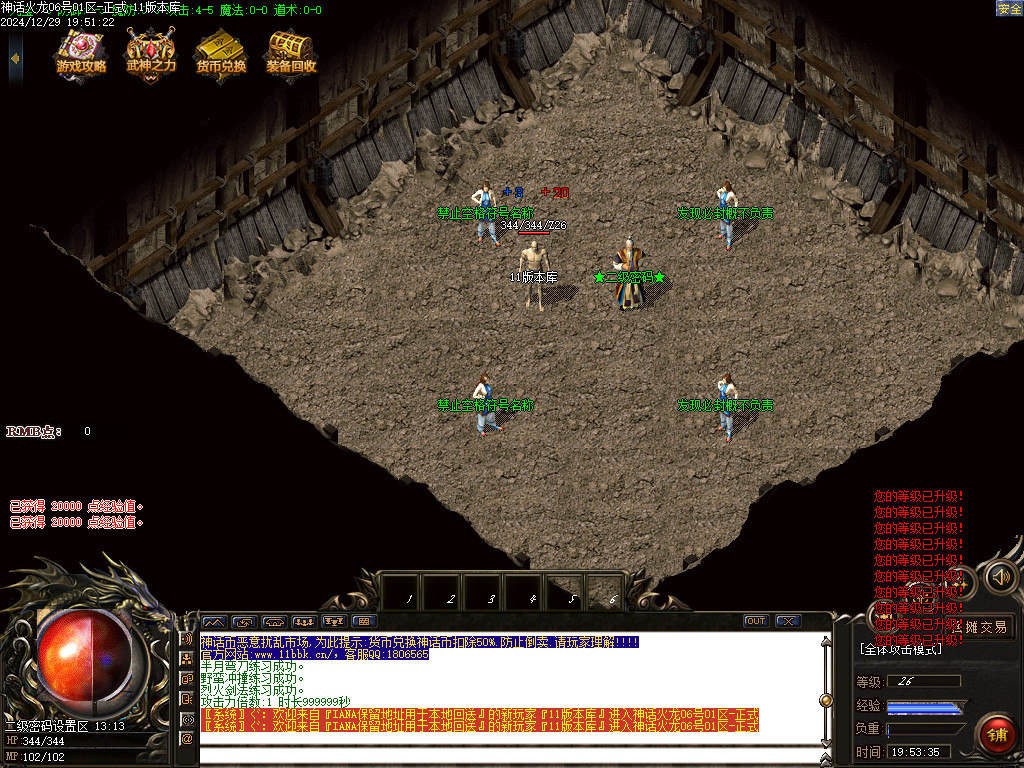1024x768 pixels.
Task: Open the 游戏攻略 game guide icon
Action: [x=81, y=52]
